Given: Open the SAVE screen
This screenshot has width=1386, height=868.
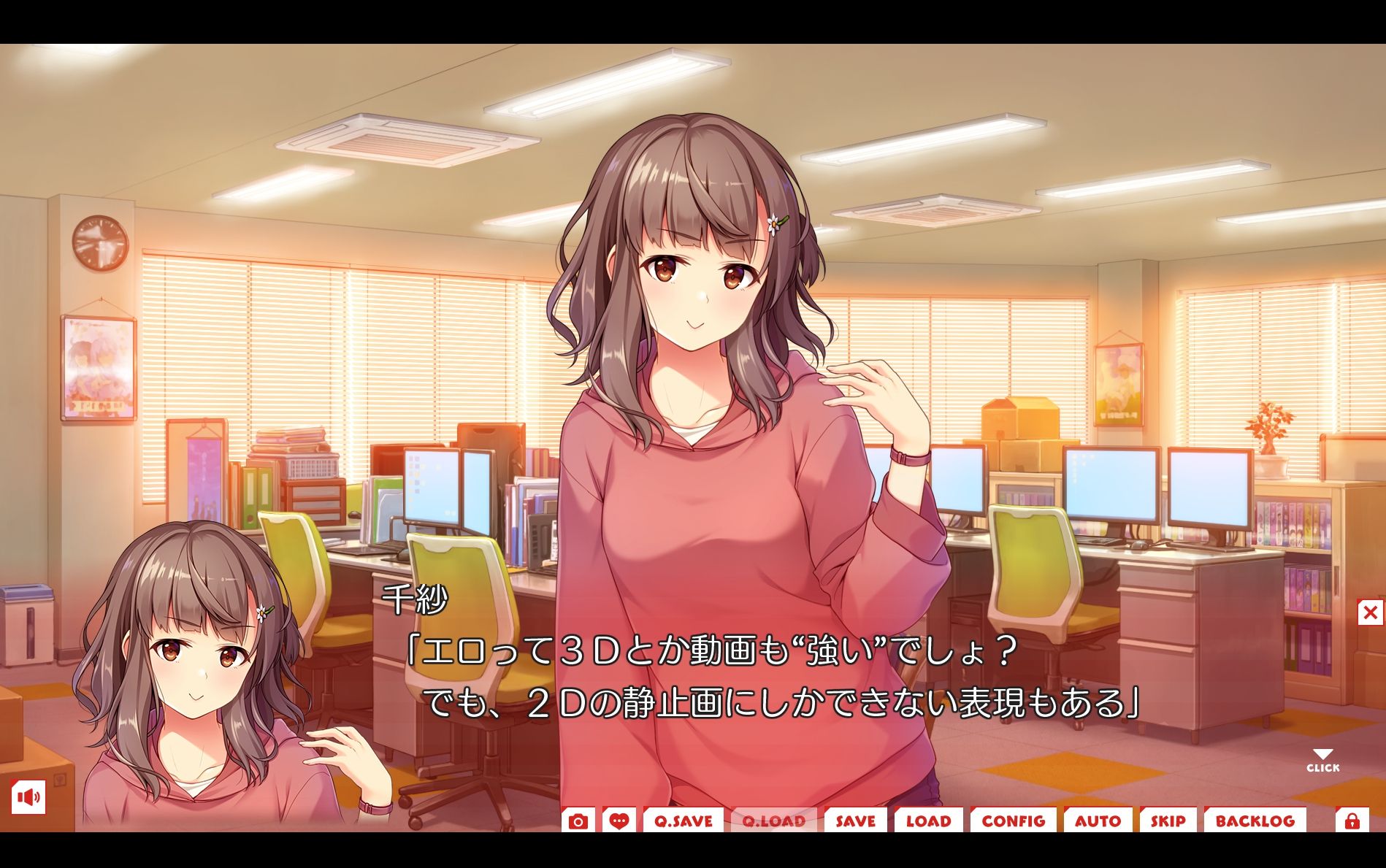Looking at the screenshot, I should [856, 821].
